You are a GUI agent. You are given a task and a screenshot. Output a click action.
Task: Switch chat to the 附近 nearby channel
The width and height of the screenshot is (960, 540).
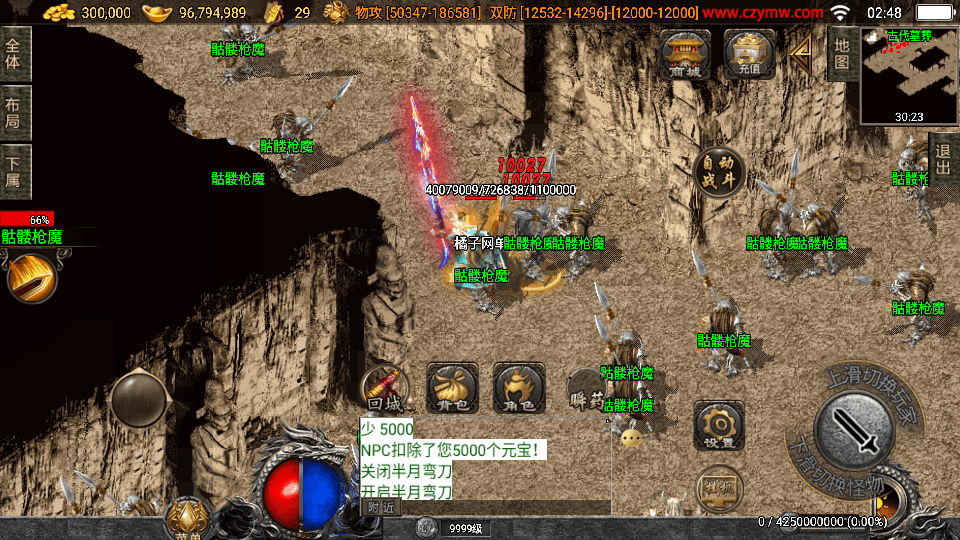click(x=381, y=508)
